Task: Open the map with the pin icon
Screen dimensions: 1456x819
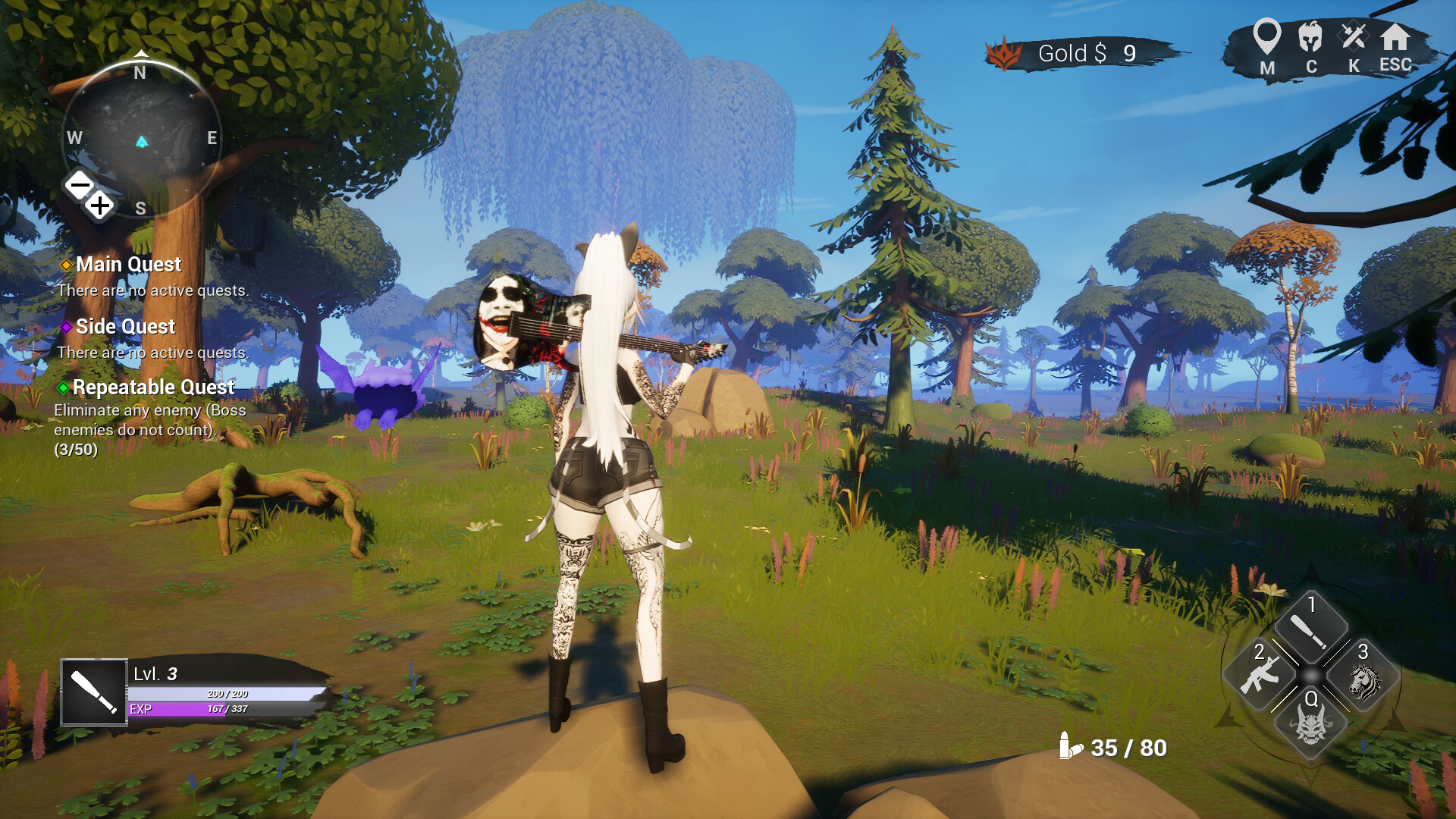Action: coord(1266,36)
